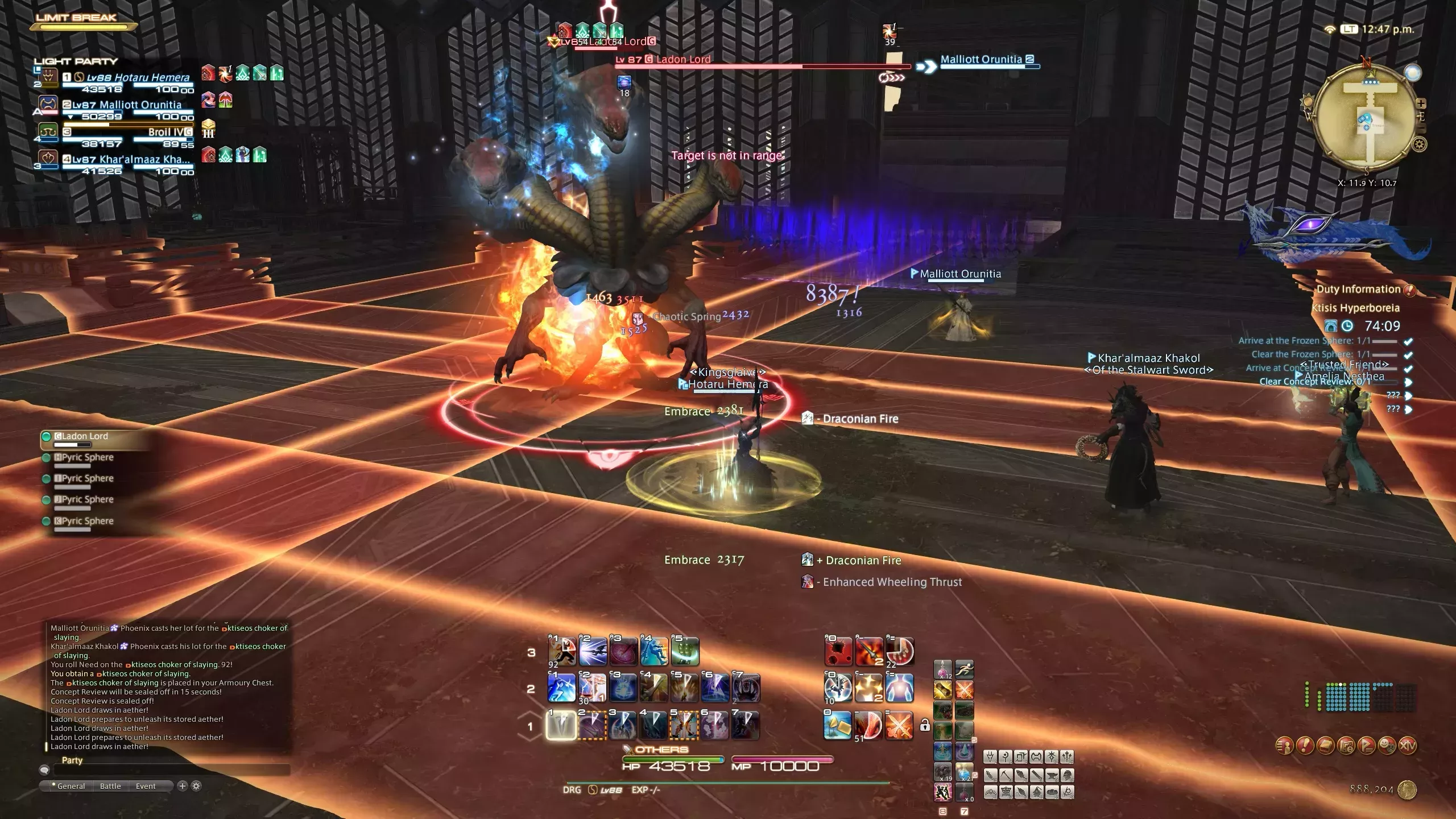
Task: Add a new chat tab with plus button
Action: (x=183, y=786)
